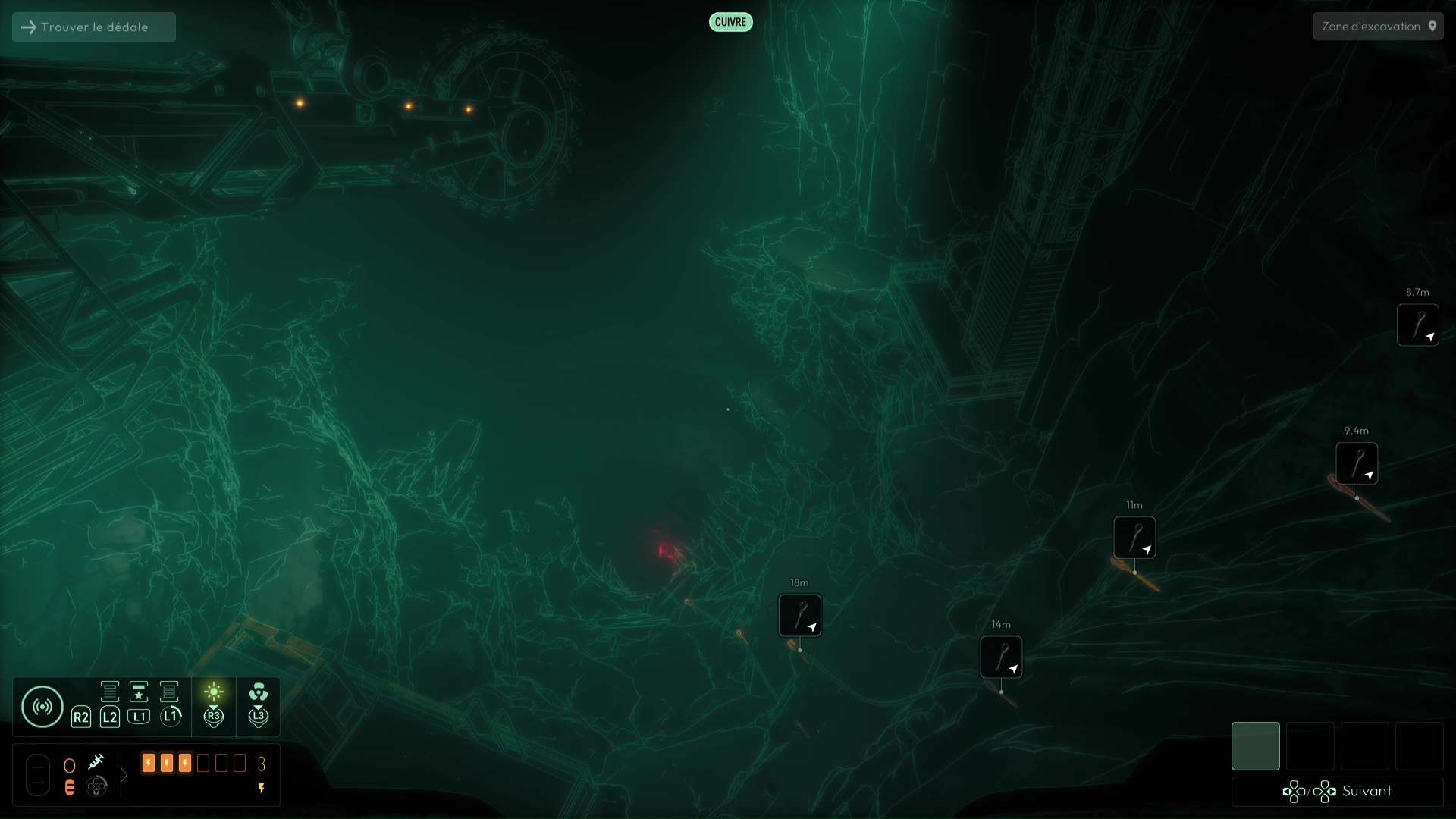Click the Trouver le dédale objective banner
The width and height of the screenshot is (1456, 819).
pos(93,27)
